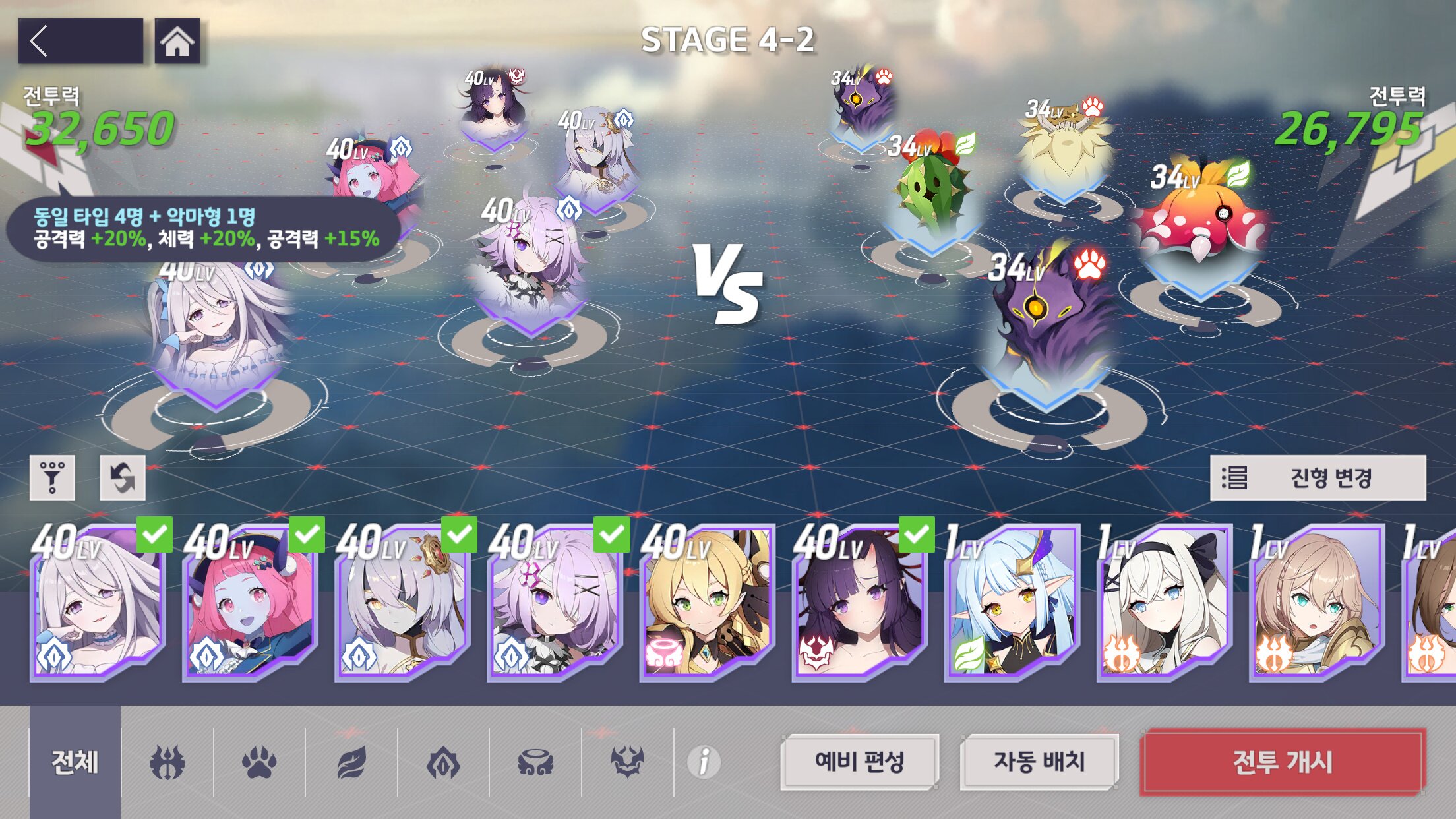Go back with the arrow button

(80, 41)
